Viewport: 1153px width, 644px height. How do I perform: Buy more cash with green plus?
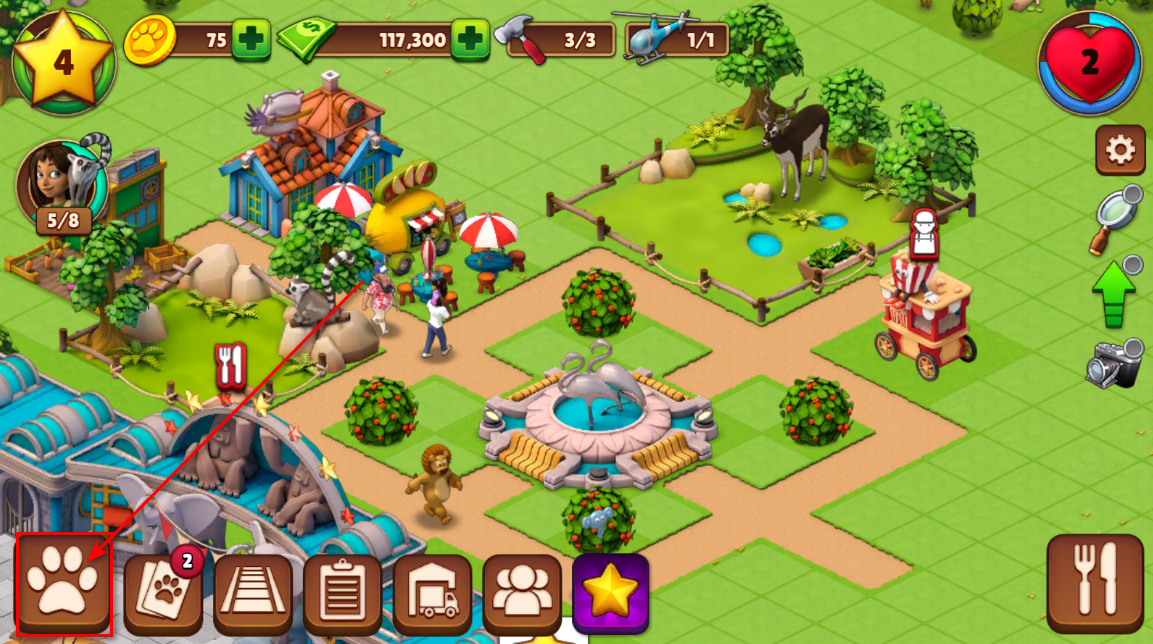pyautogui.click(x=470, y=40)
